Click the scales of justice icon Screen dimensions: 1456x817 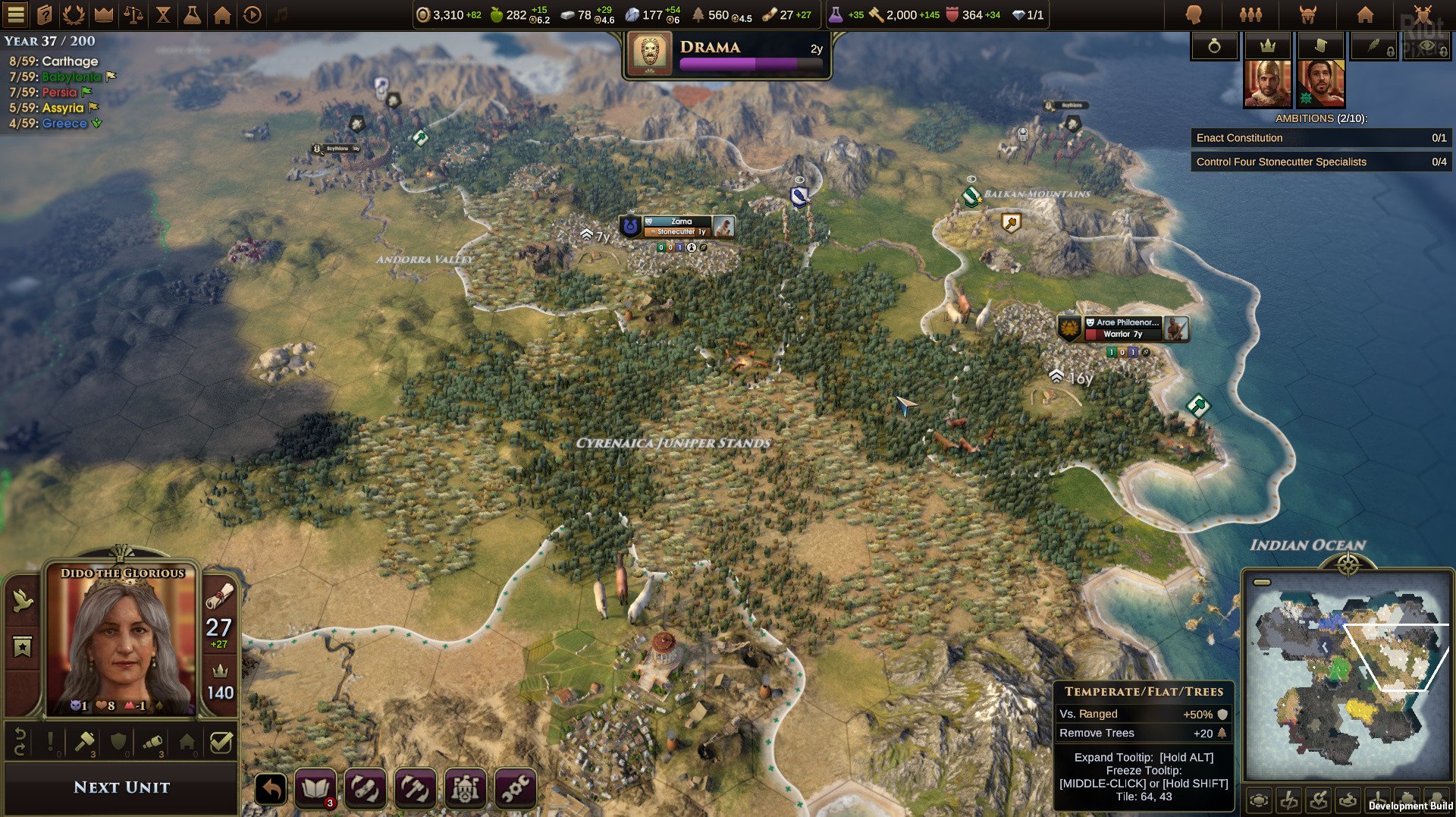(133, 14)
